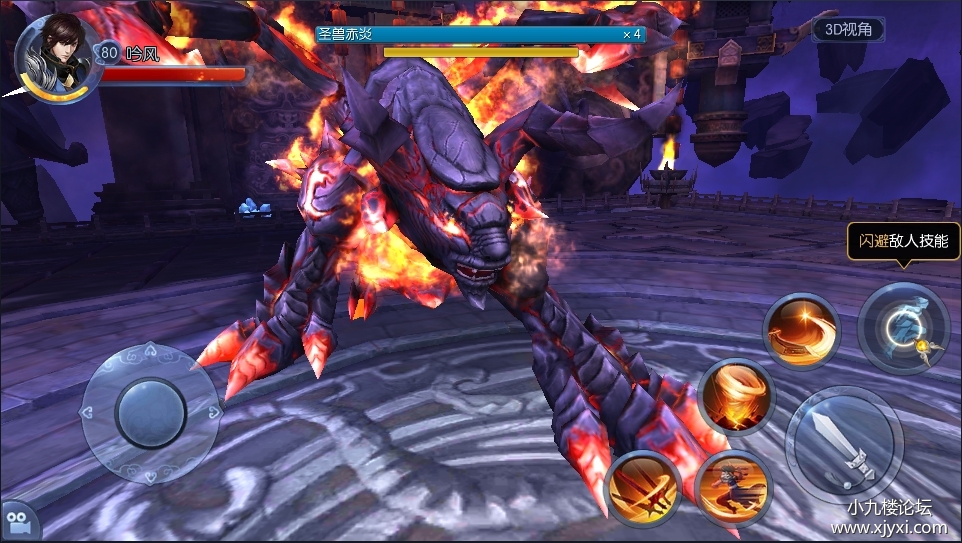Cast the fire tornado skill
The image size is (962, 543).
coord(736,397)
